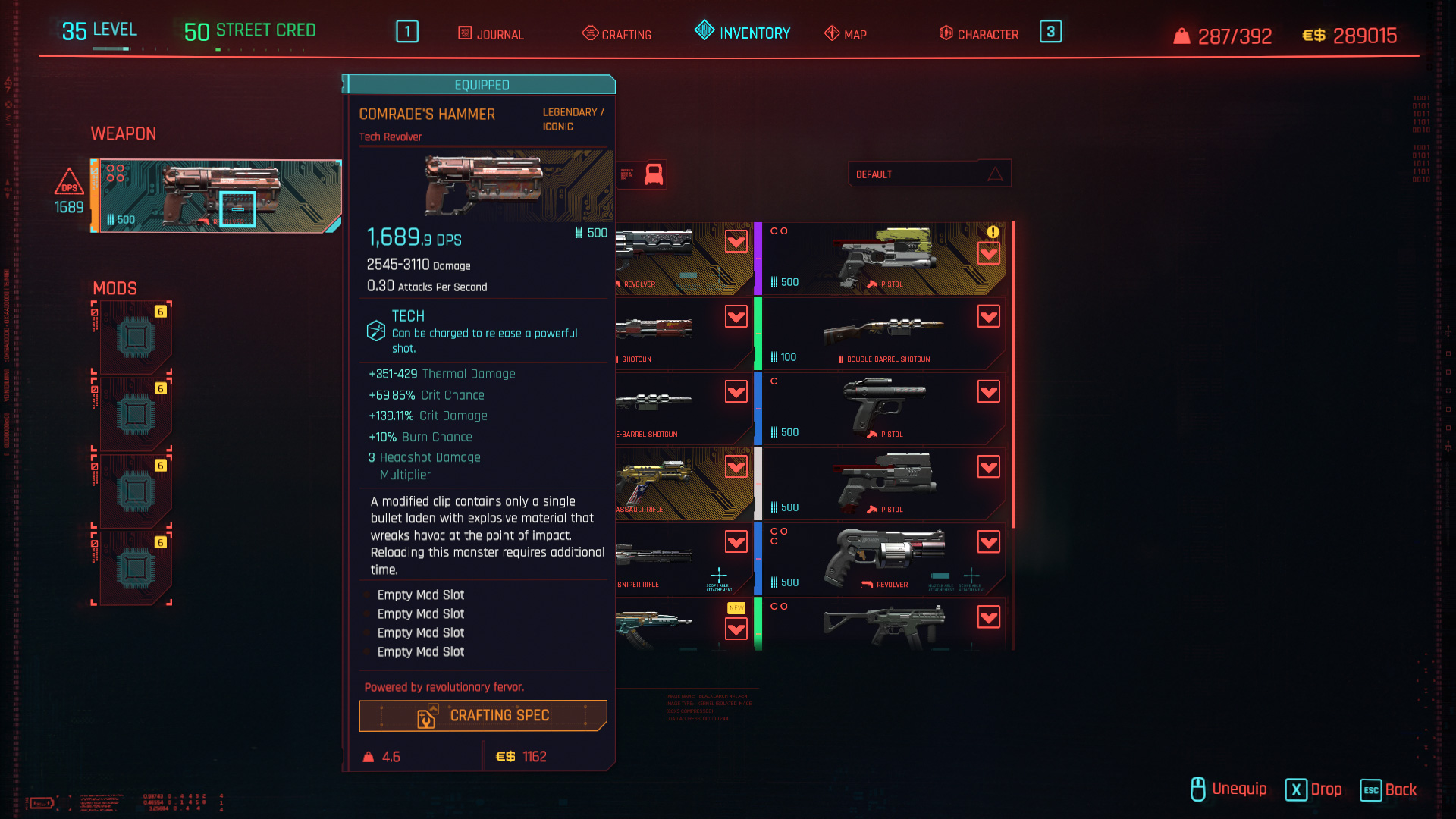
Task: Click the disassemble arrow on the sniper rifle
Action: [x=735, y=541]
